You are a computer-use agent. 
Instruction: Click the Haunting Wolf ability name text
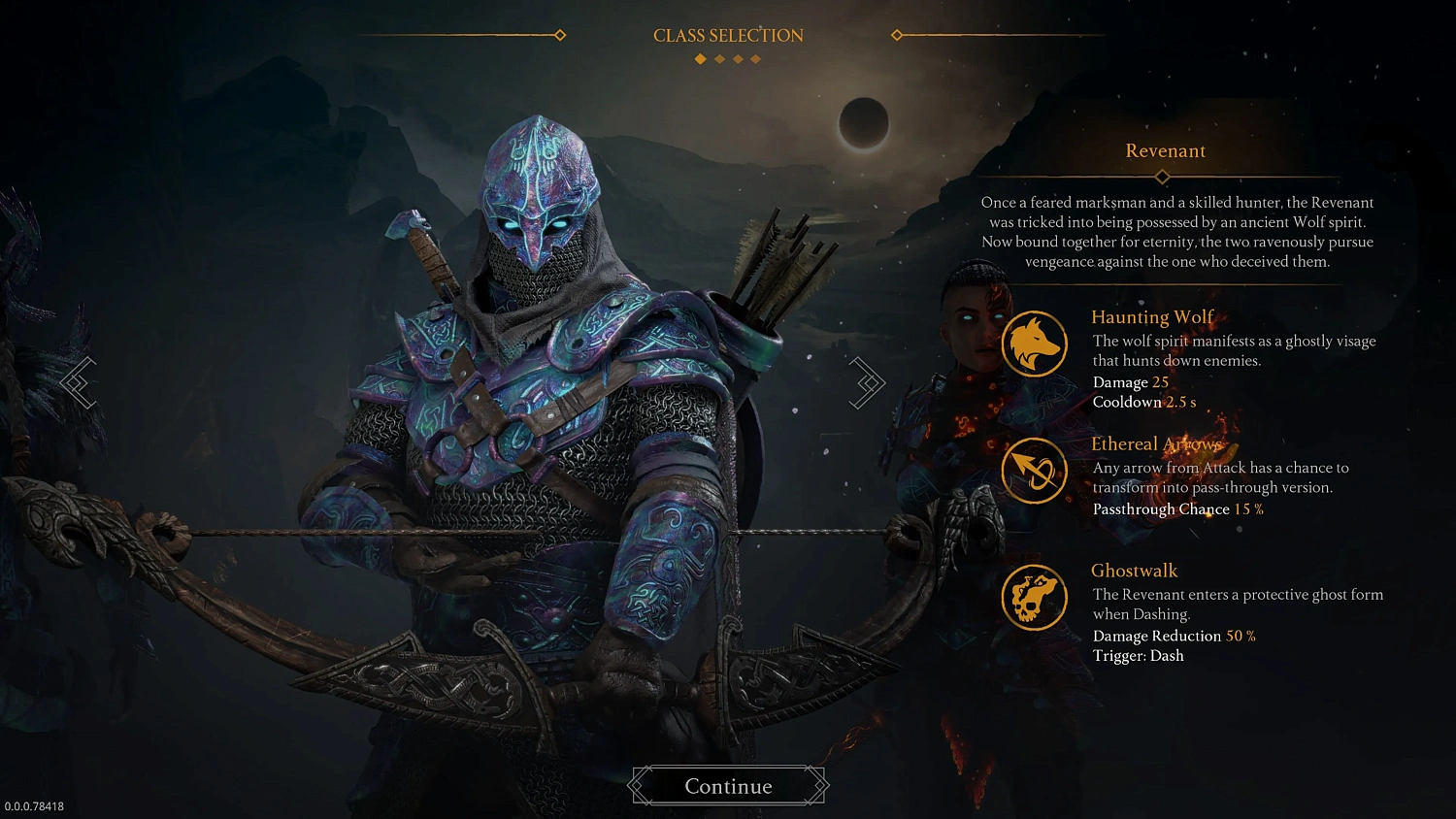[1152, 317]
